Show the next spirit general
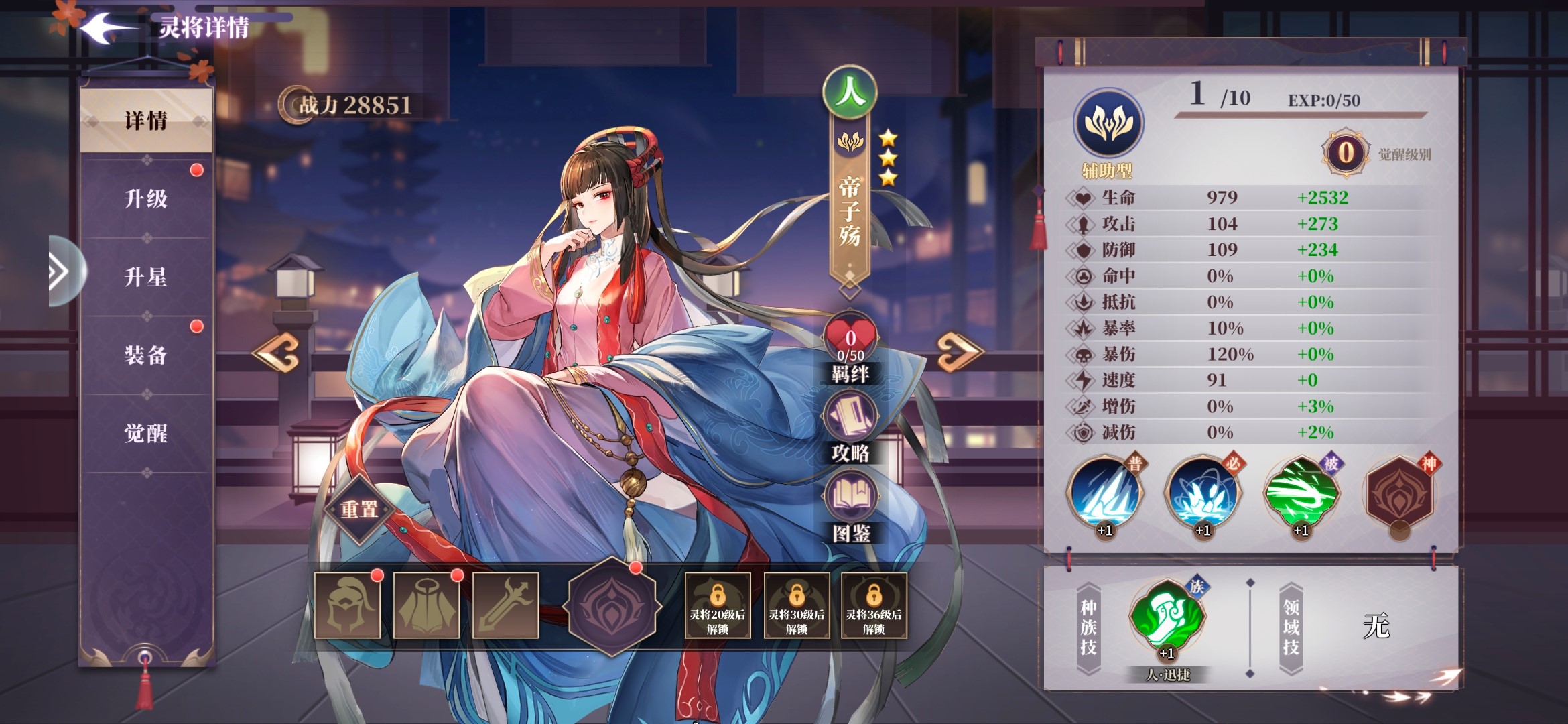The height and width of the screenshot is (724, 1568). (x=959, y=351)
